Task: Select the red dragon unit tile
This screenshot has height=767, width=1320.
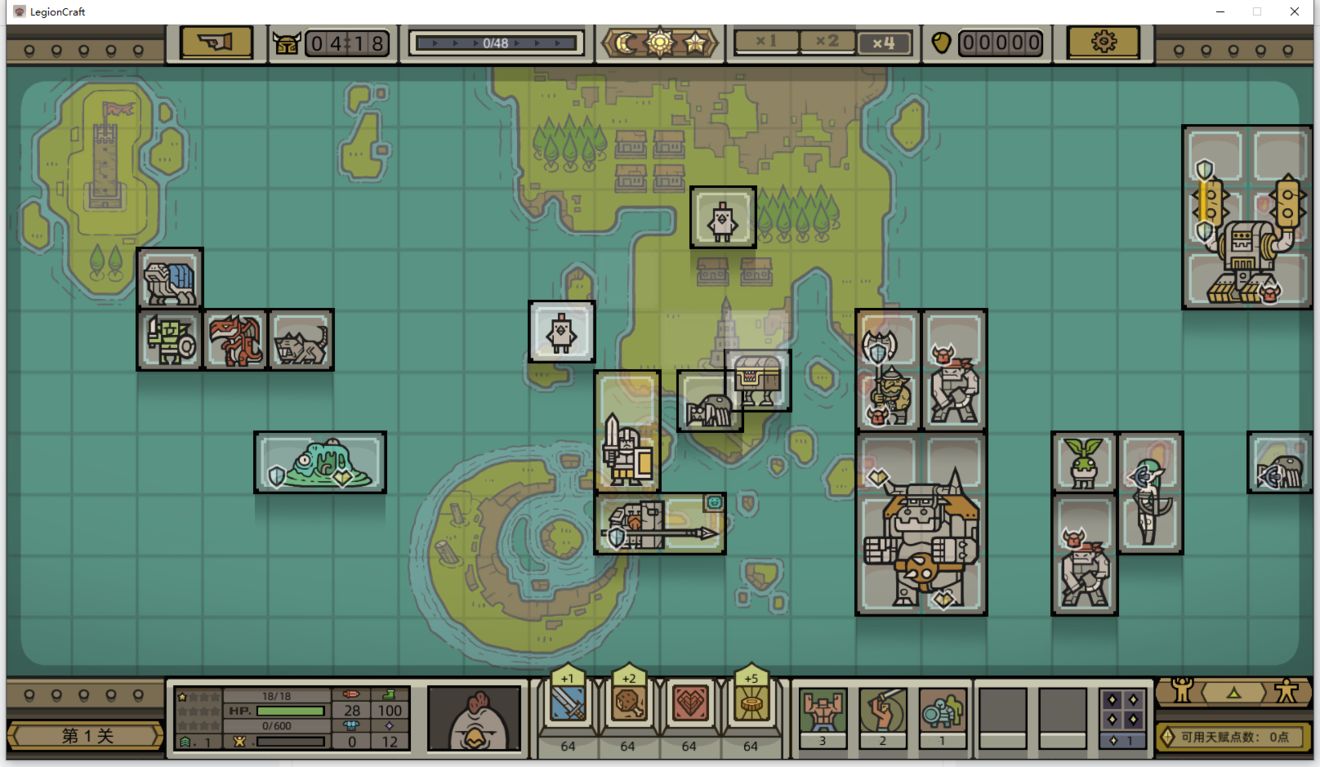Action: point(235,340)
